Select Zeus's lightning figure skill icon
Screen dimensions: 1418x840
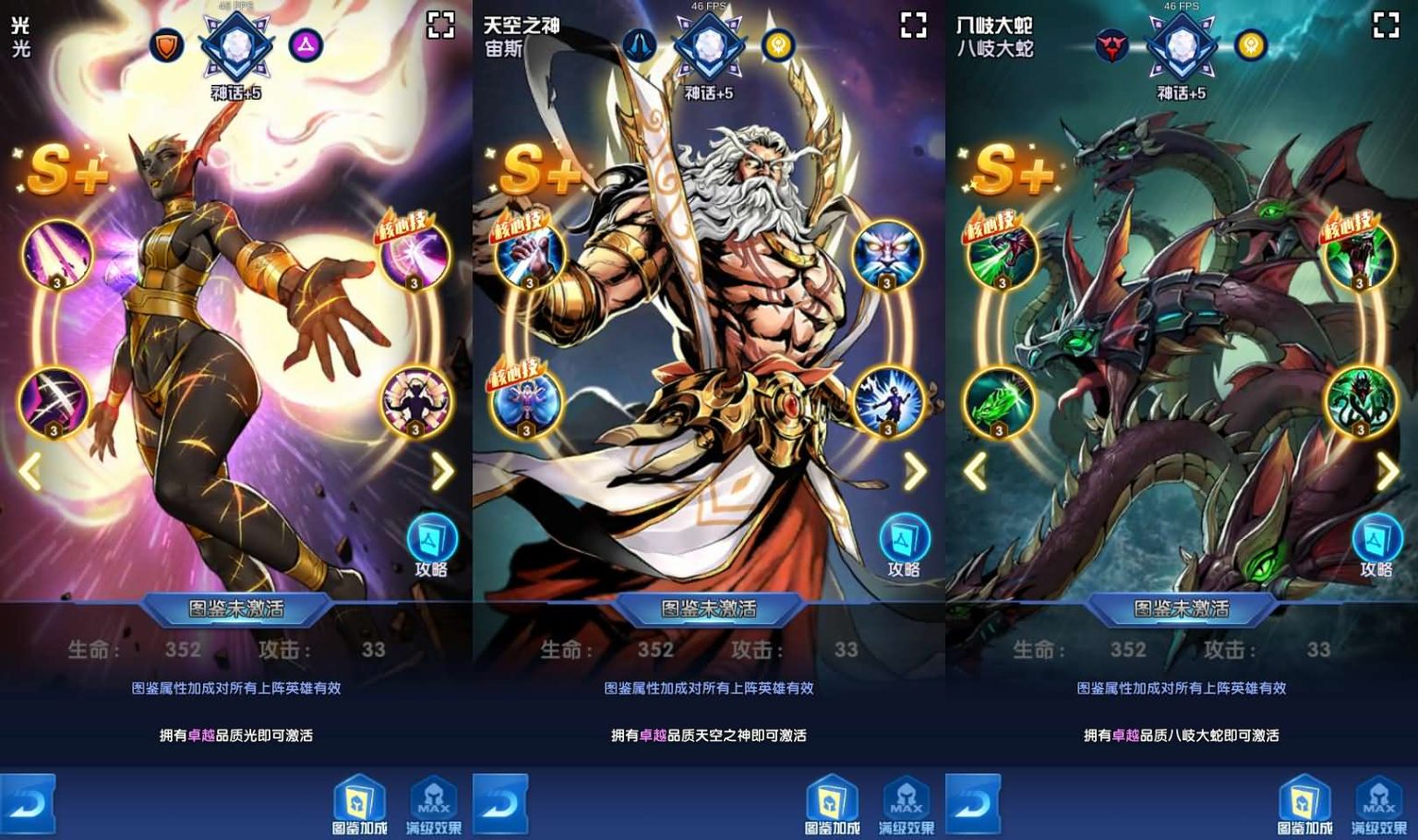point(887,402)
